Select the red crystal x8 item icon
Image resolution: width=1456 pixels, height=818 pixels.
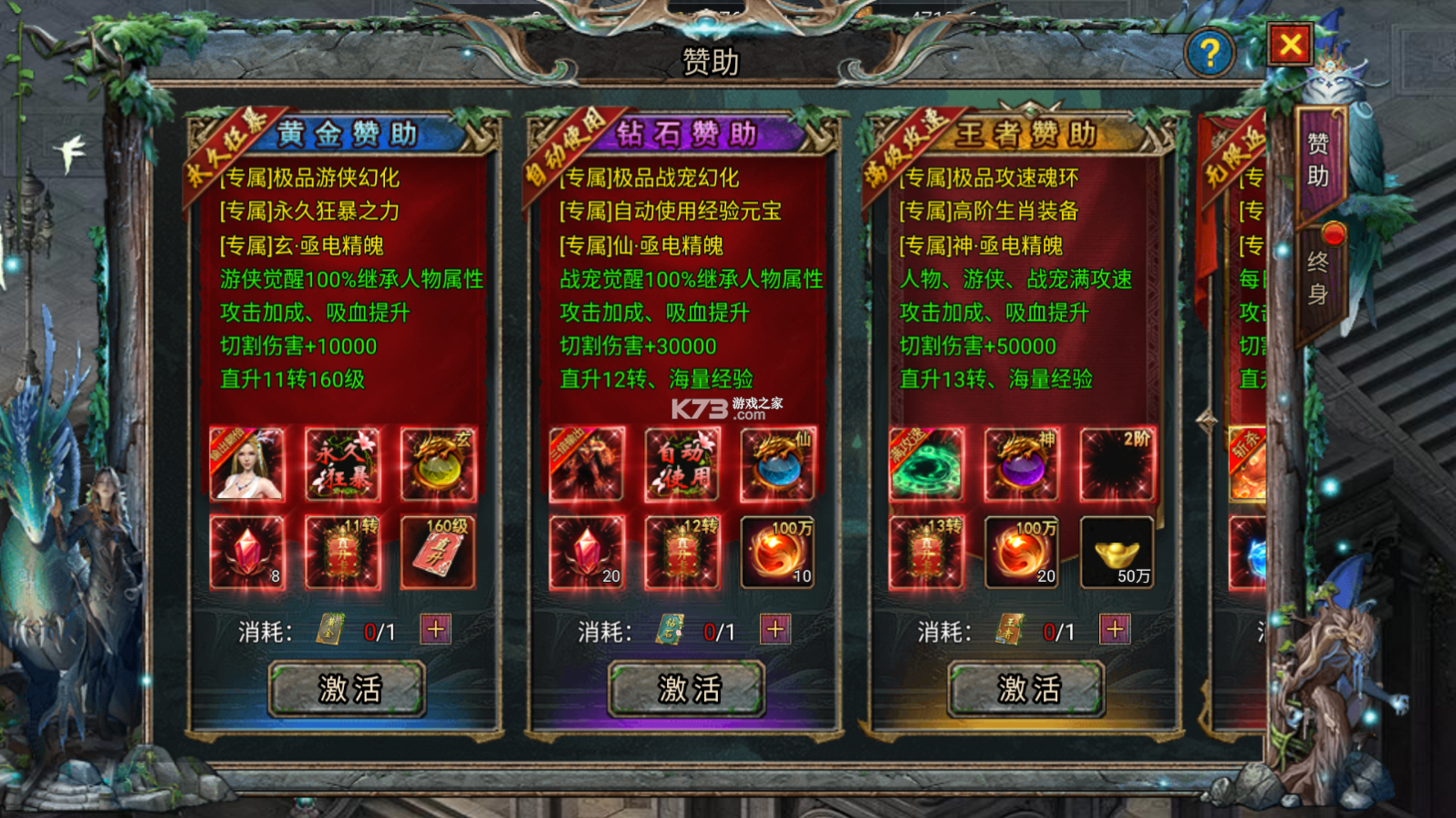(249, 551)
